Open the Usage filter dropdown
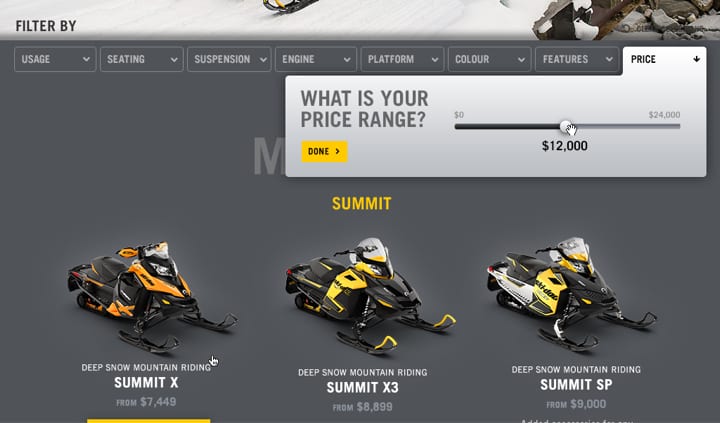The width and height of the screenshot is (720, 423). pyautogui.click(x=55, y=60)
